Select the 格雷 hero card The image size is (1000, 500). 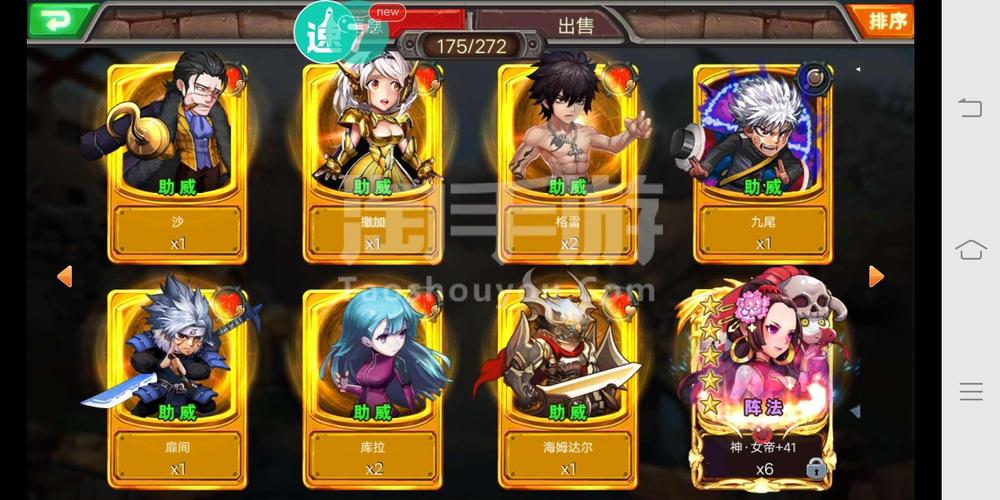tap(567, 160)
